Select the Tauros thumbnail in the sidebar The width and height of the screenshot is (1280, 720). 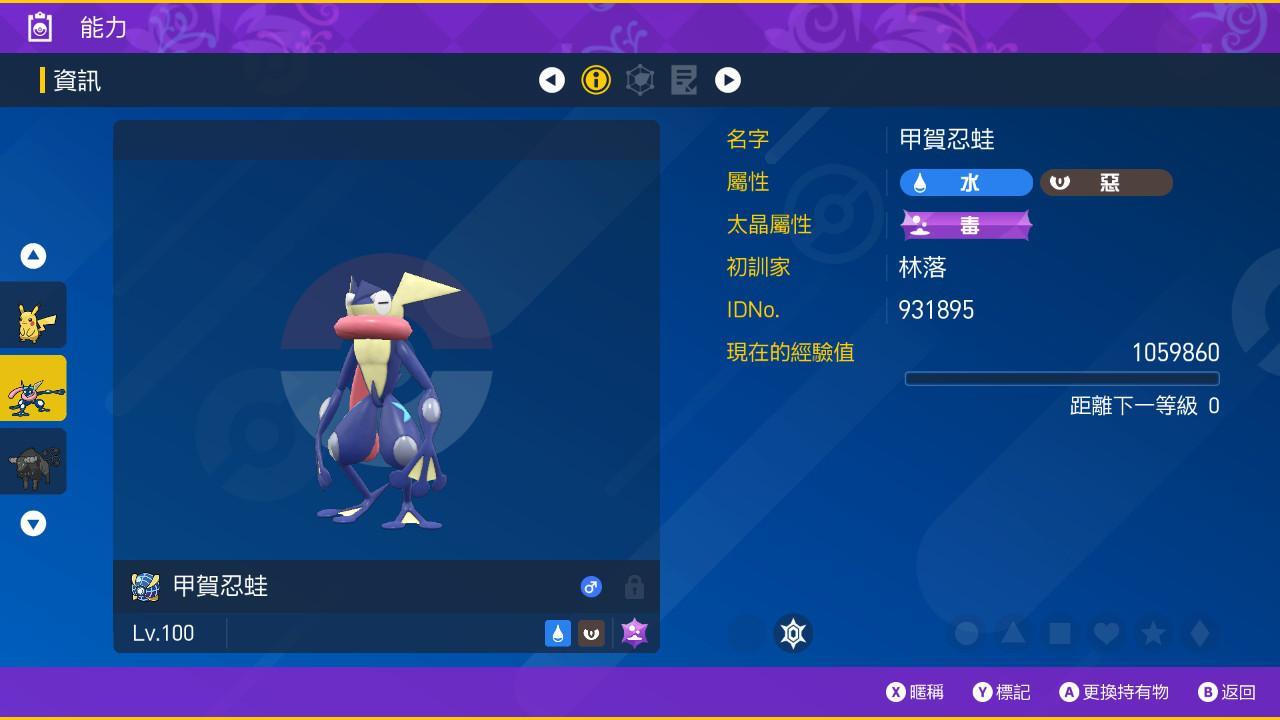[33, 460]
